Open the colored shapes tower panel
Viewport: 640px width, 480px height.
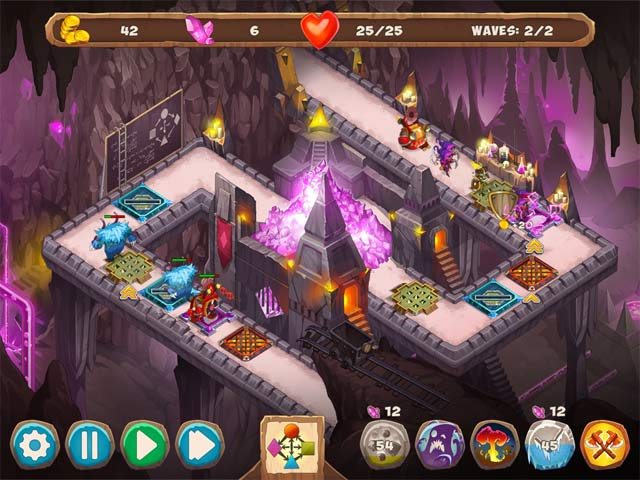coord(291,442)
